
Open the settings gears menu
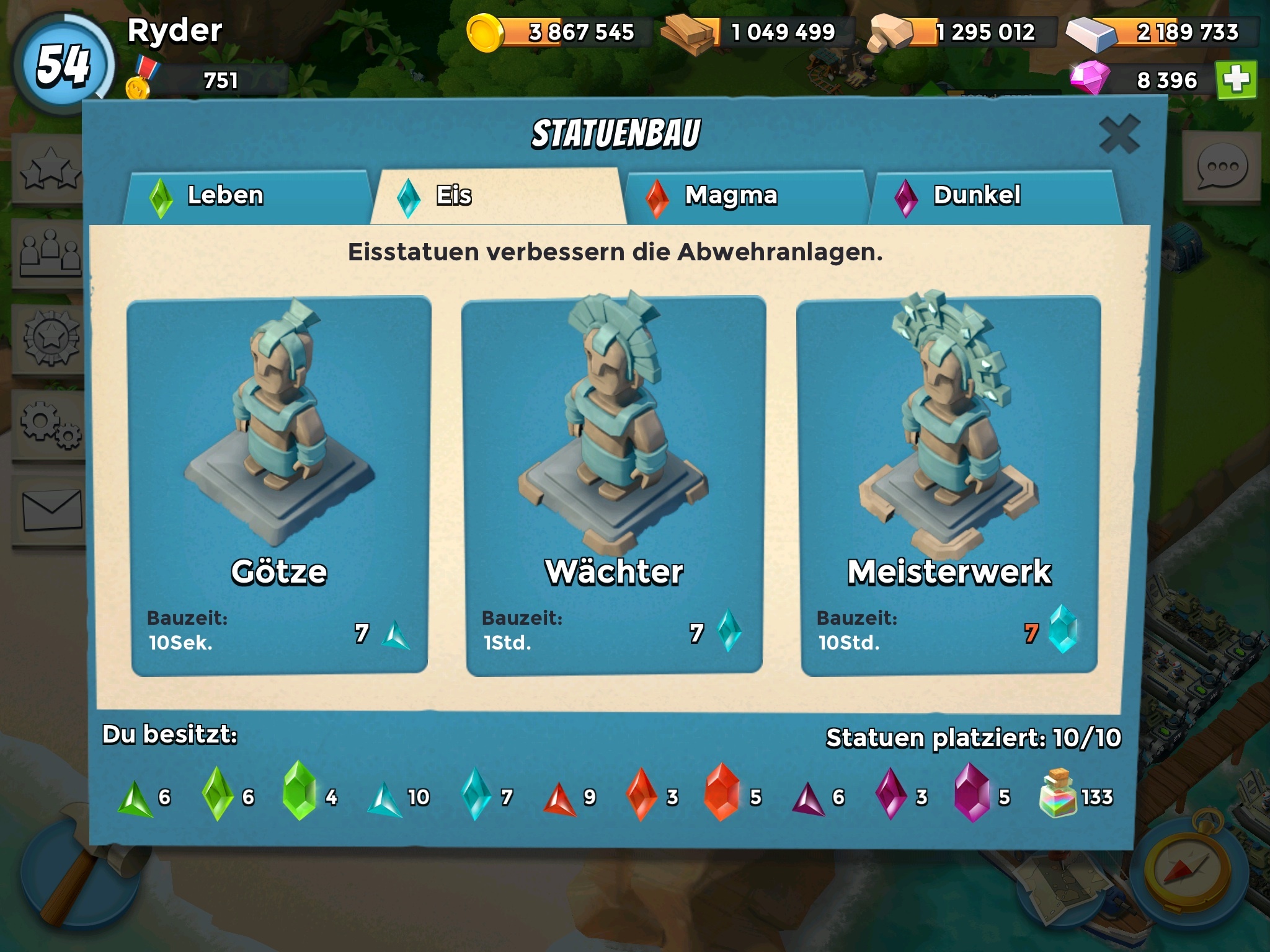pyautogui.click(x=51, y=425)
